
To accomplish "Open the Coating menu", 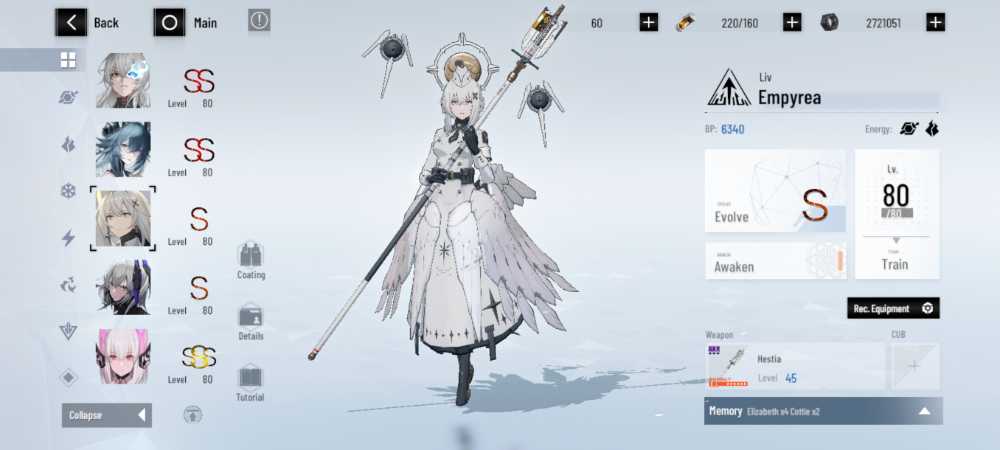I will click(251, 259).
